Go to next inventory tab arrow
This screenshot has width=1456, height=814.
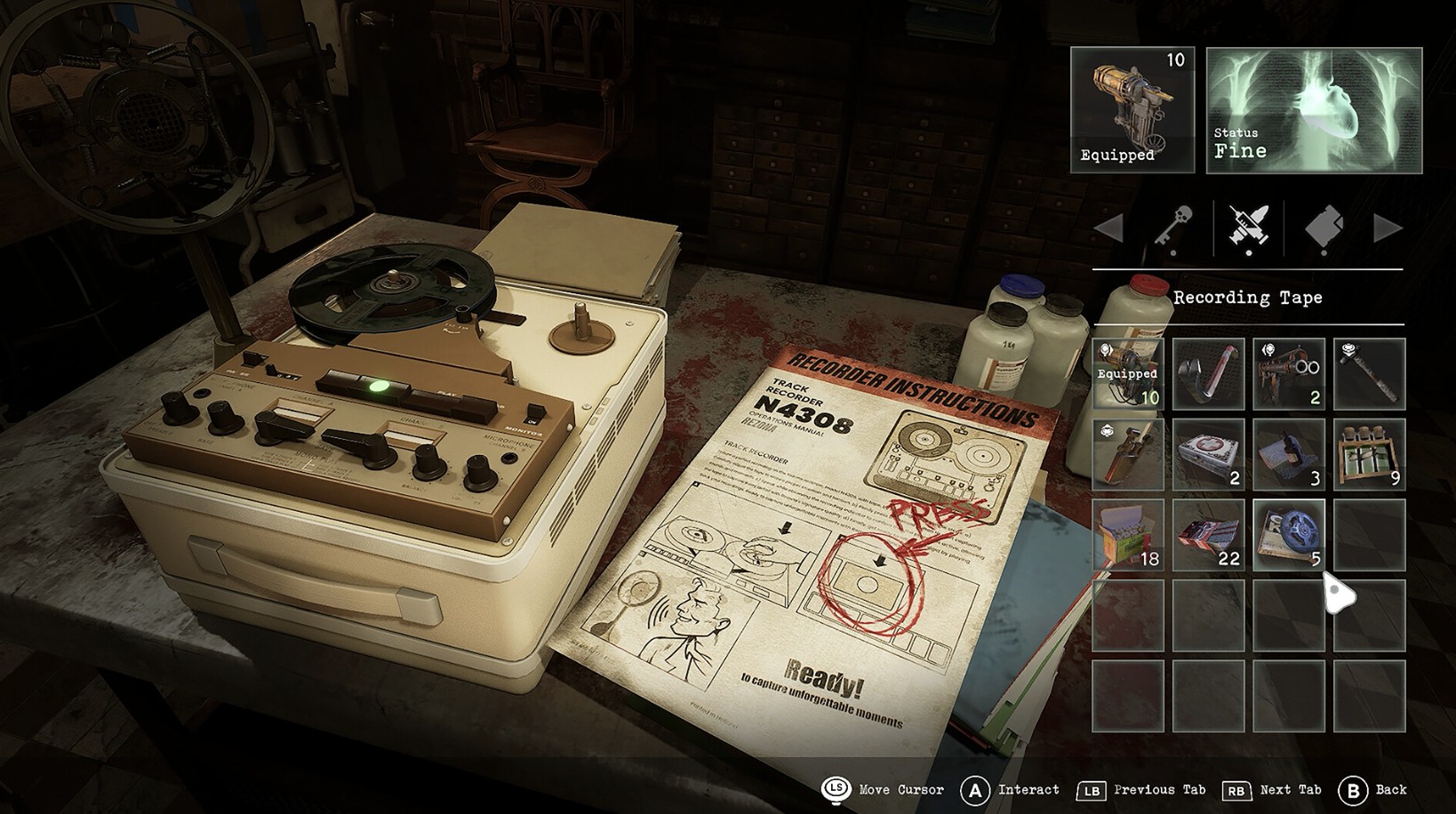click(1388, 228)
